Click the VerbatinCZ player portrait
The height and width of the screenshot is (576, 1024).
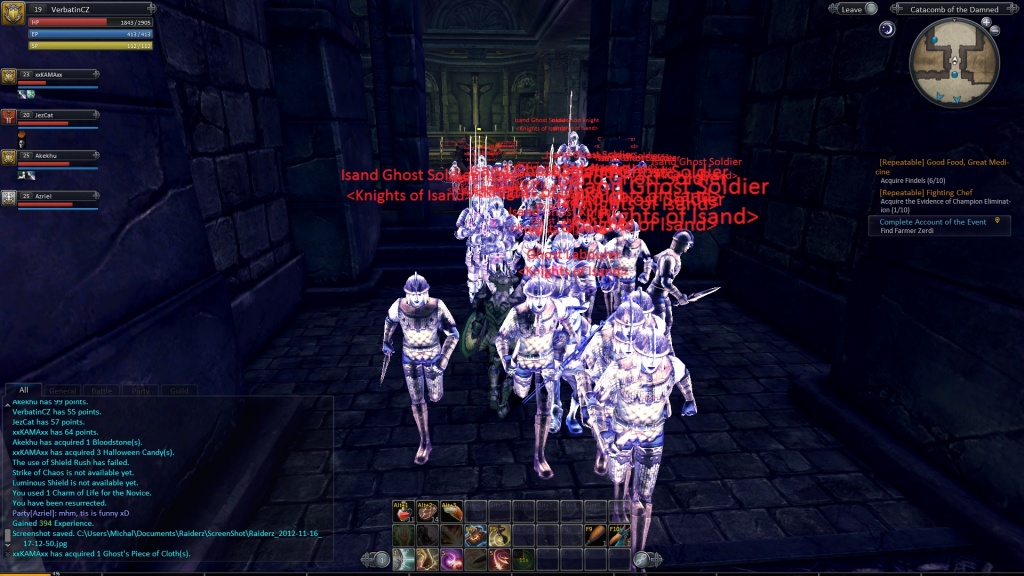tap(14, 13)
